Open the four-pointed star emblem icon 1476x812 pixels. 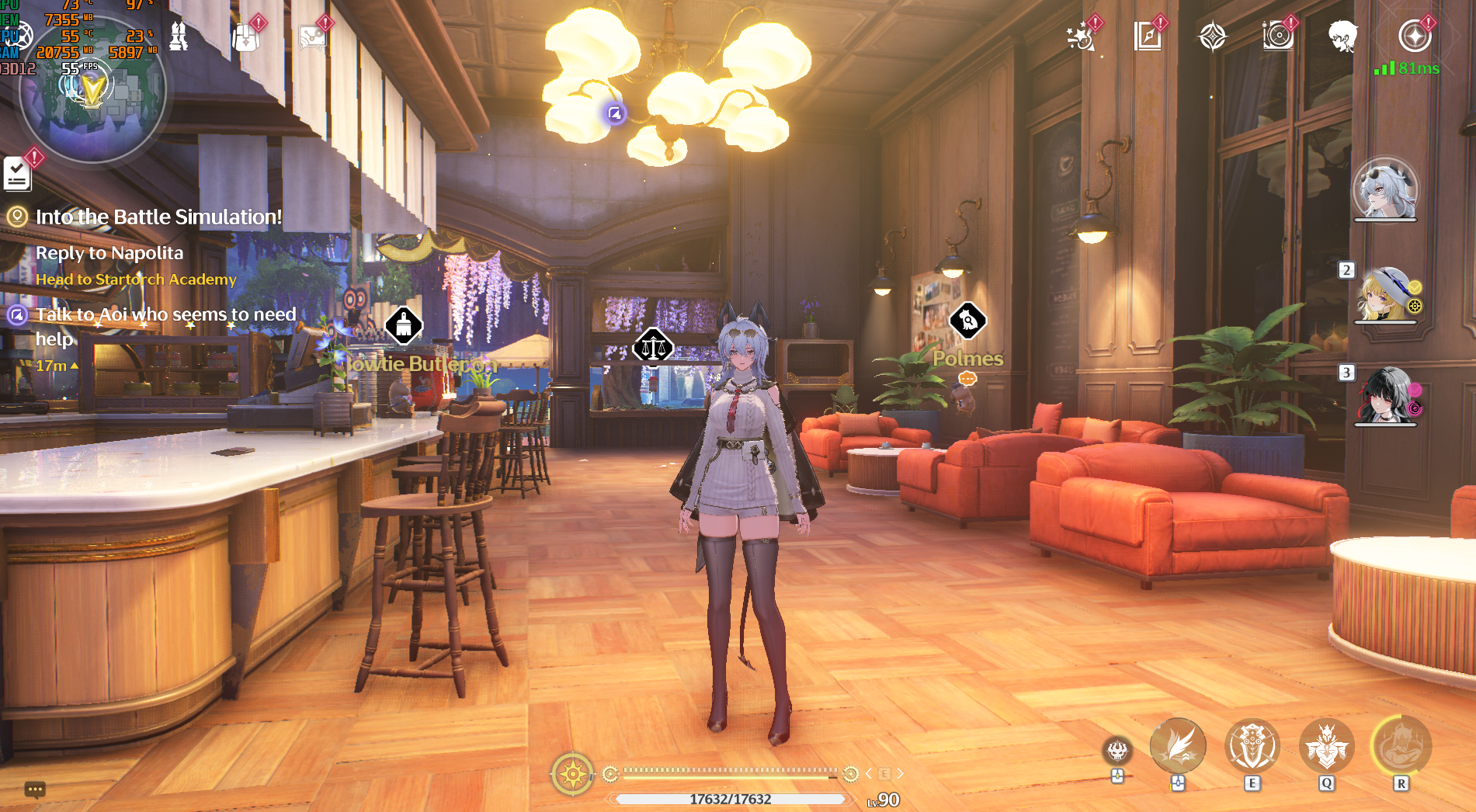1212,36
